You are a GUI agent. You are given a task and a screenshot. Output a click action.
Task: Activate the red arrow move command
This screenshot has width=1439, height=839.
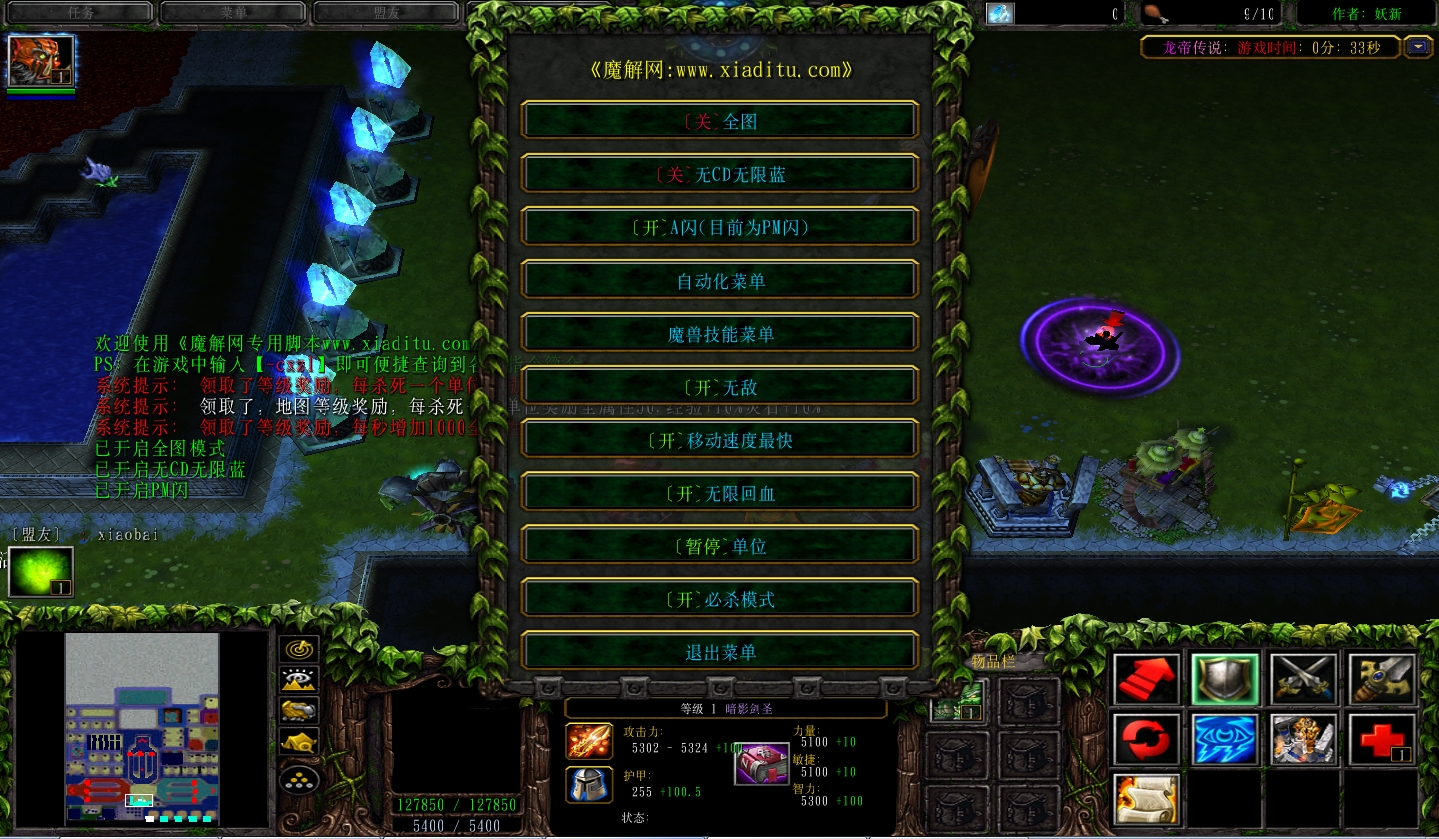coord(1147,679)
